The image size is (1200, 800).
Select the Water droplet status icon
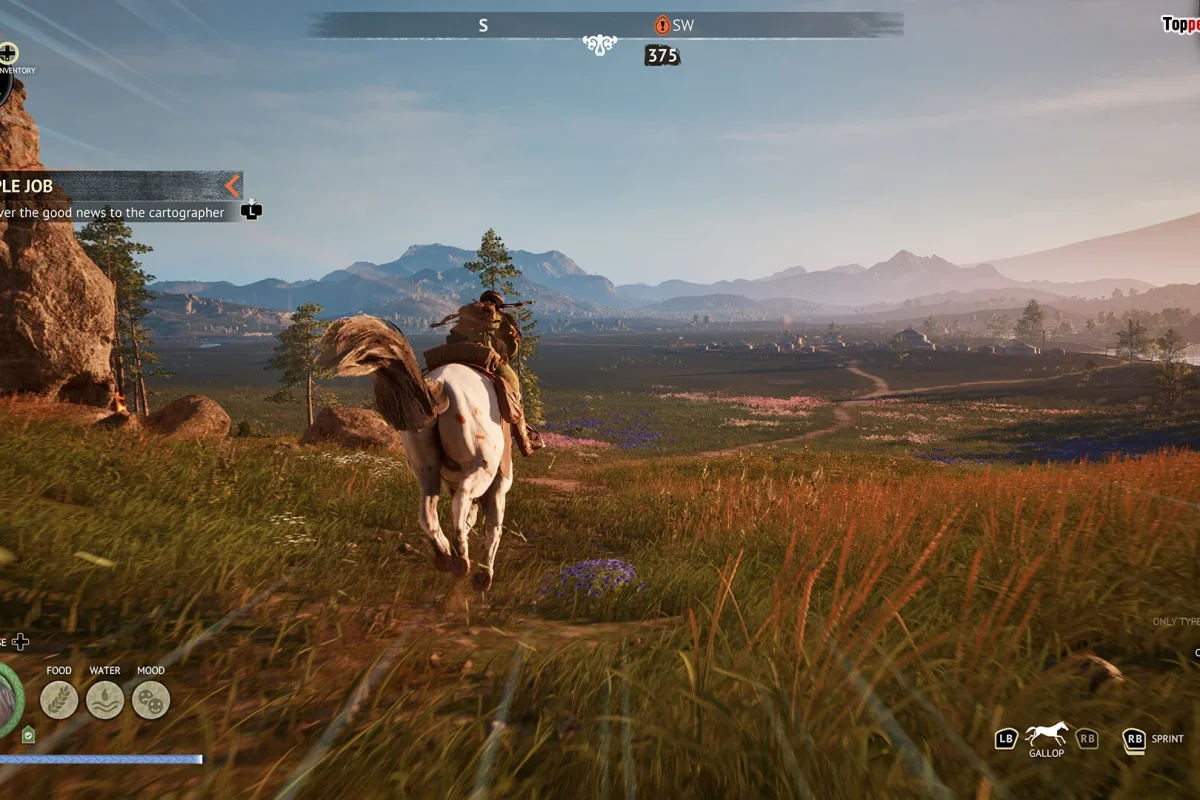pyautogui.click(x=105, y=700)
